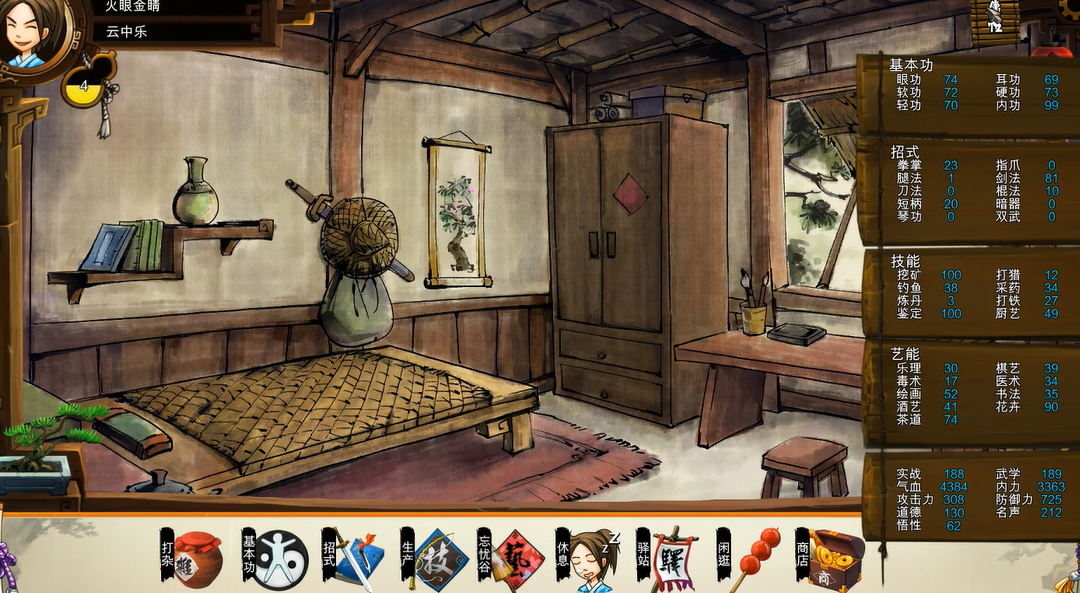Open settings with the gear icon
The width and height of the screenshot is (1080, 593).
[x=1070, y=10]
